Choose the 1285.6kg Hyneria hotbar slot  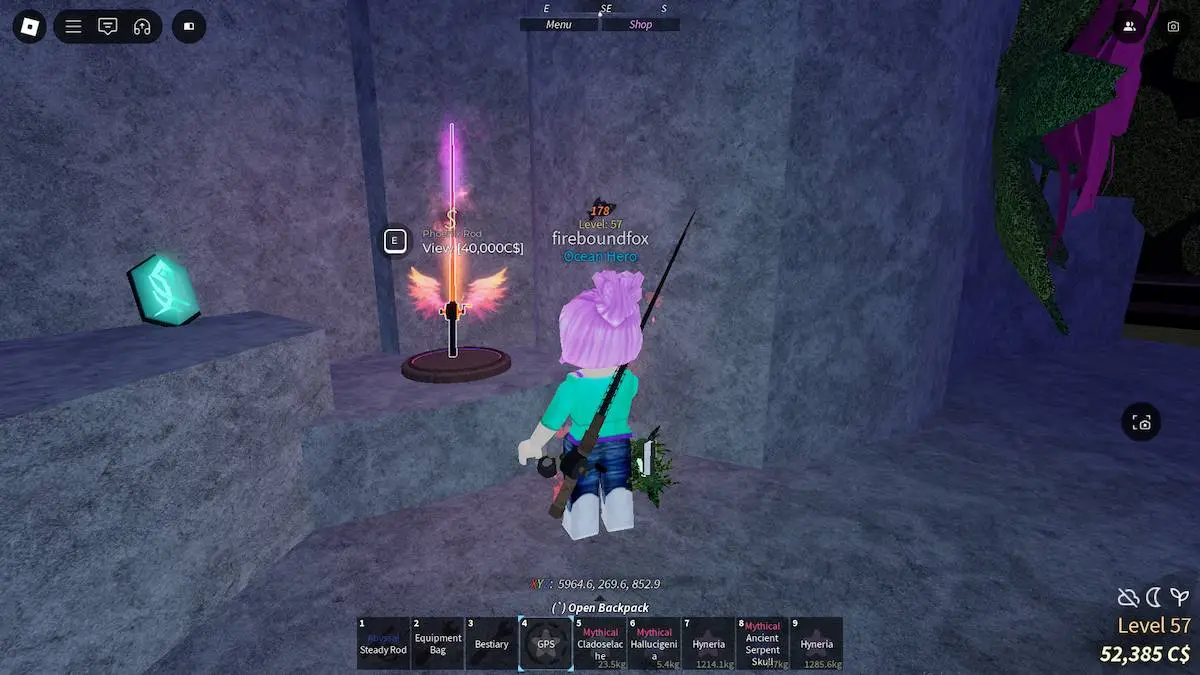816,643
